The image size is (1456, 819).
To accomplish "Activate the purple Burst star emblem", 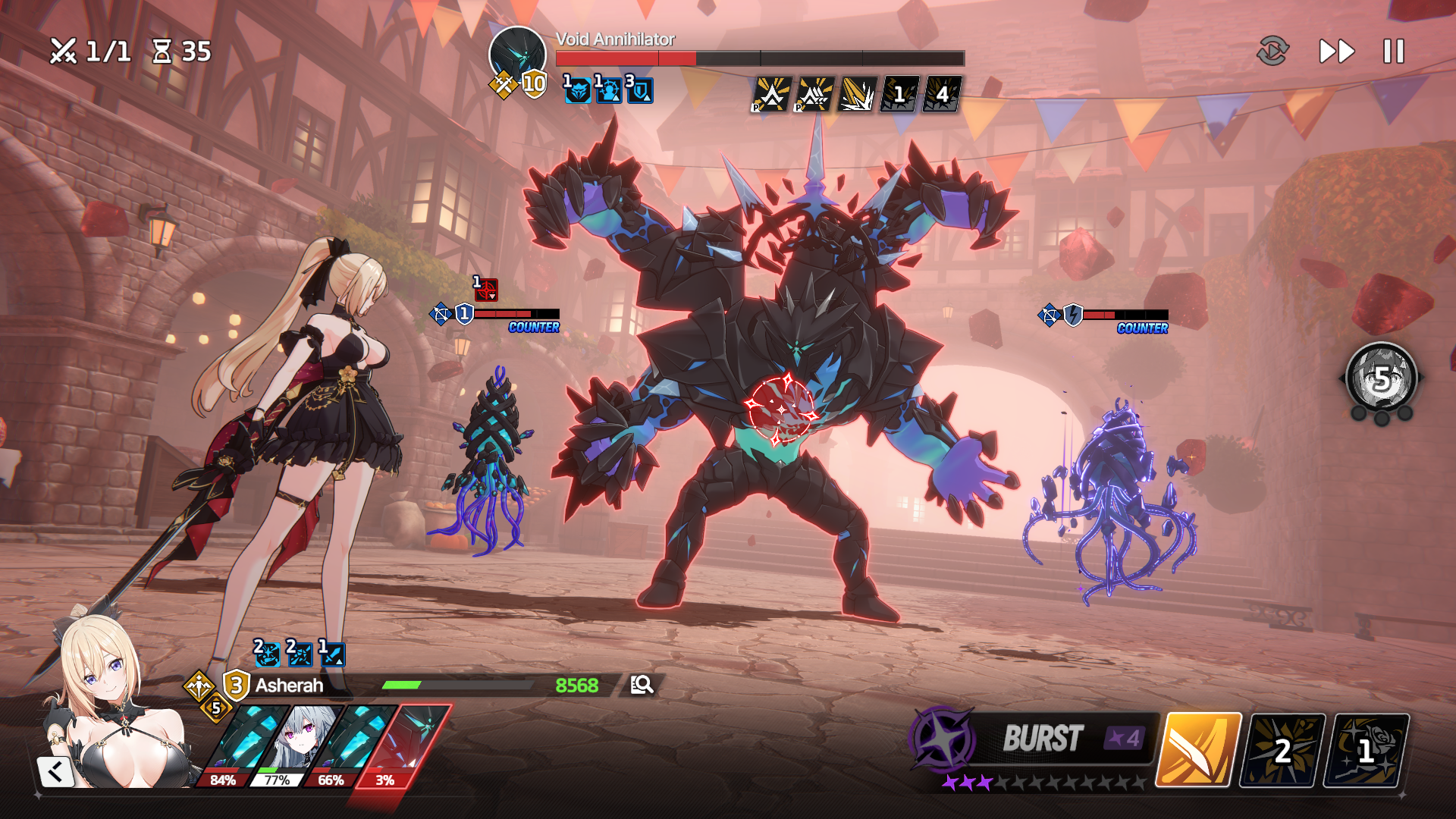I will coord(943,738).
